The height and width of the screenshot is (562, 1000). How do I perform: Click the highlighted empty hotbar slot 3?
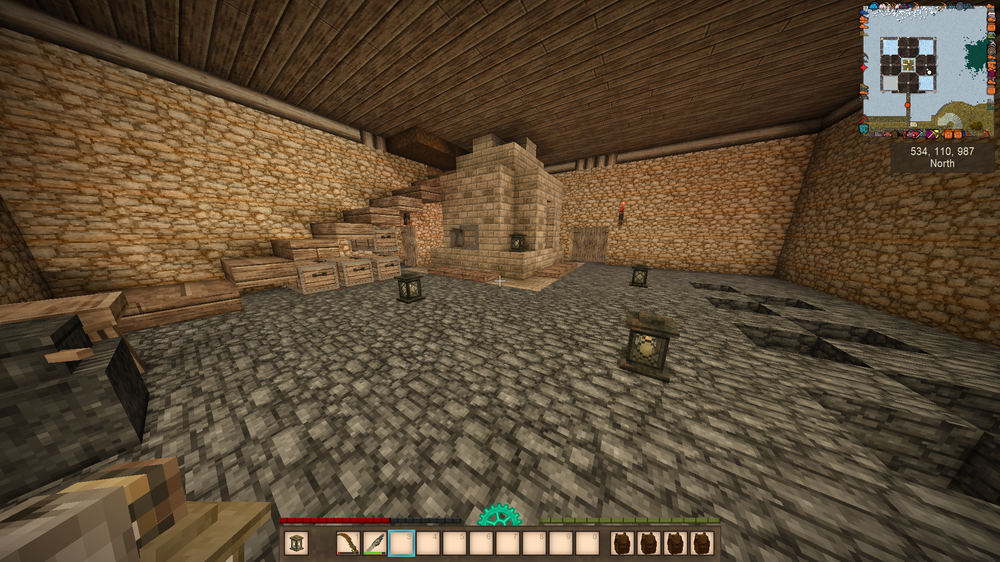401,543
